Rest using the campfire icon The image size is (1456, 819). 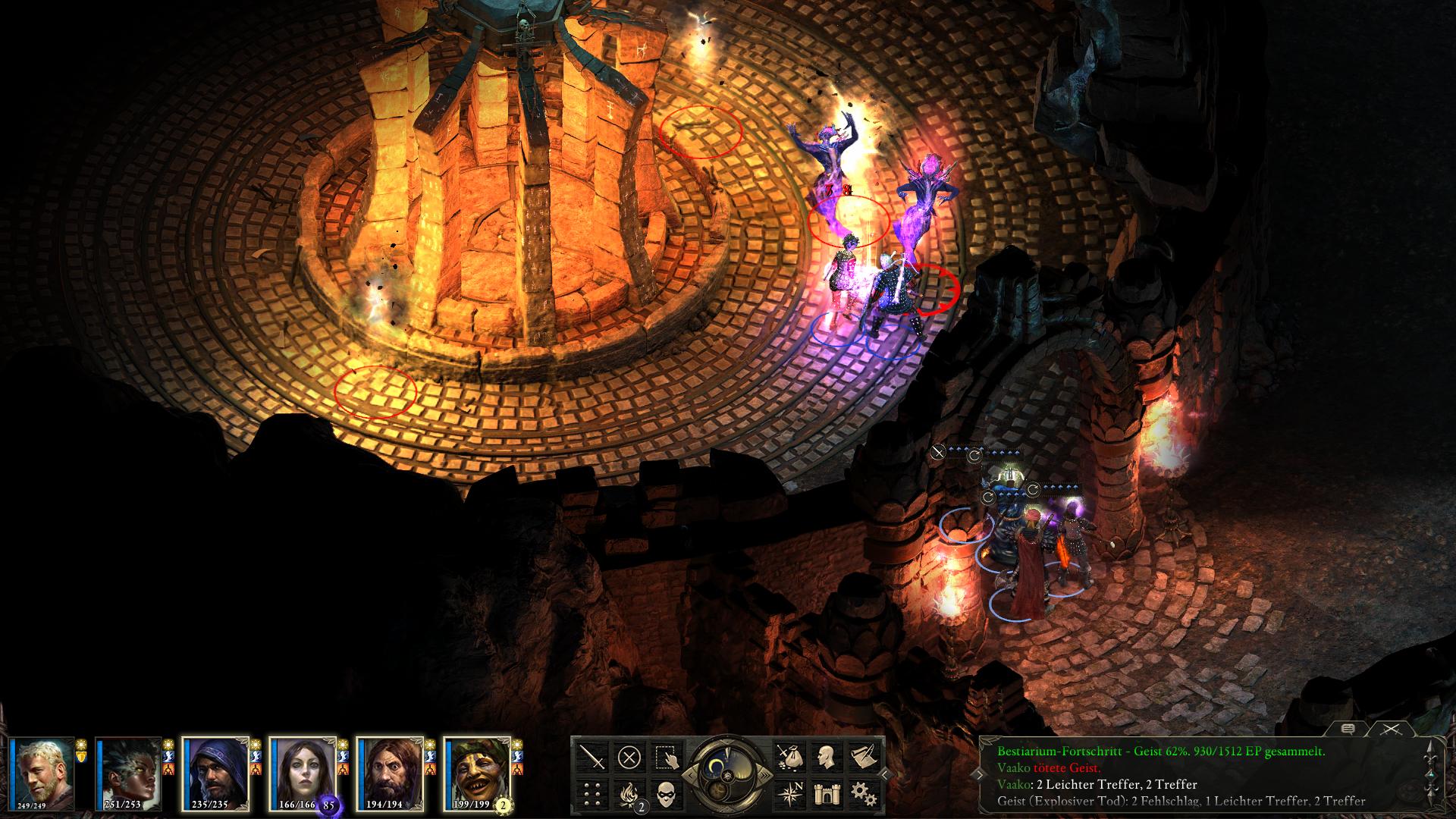tap(629, 794)
